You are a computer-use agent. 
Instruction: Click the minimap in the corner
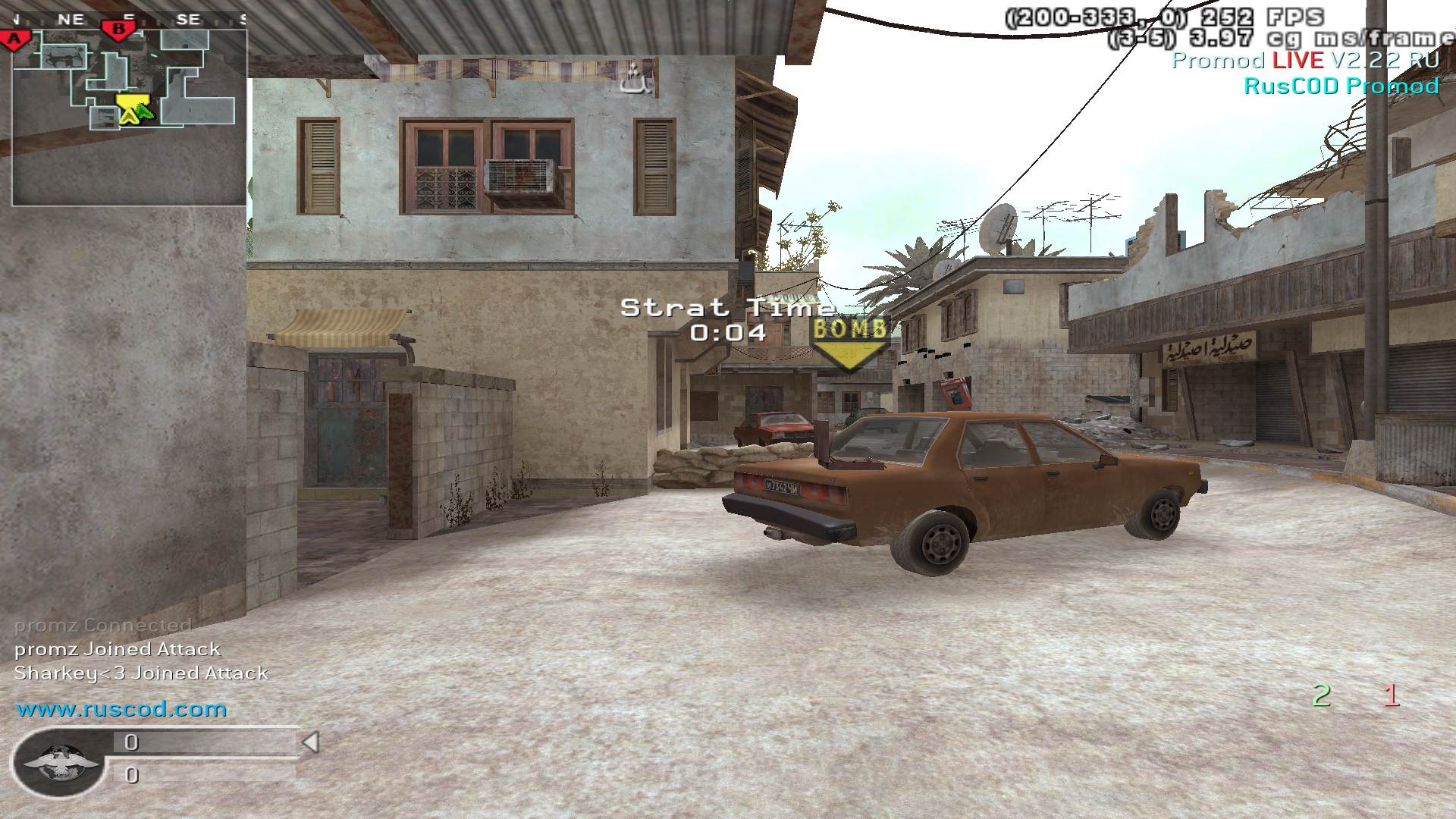(x=129, y=118)
